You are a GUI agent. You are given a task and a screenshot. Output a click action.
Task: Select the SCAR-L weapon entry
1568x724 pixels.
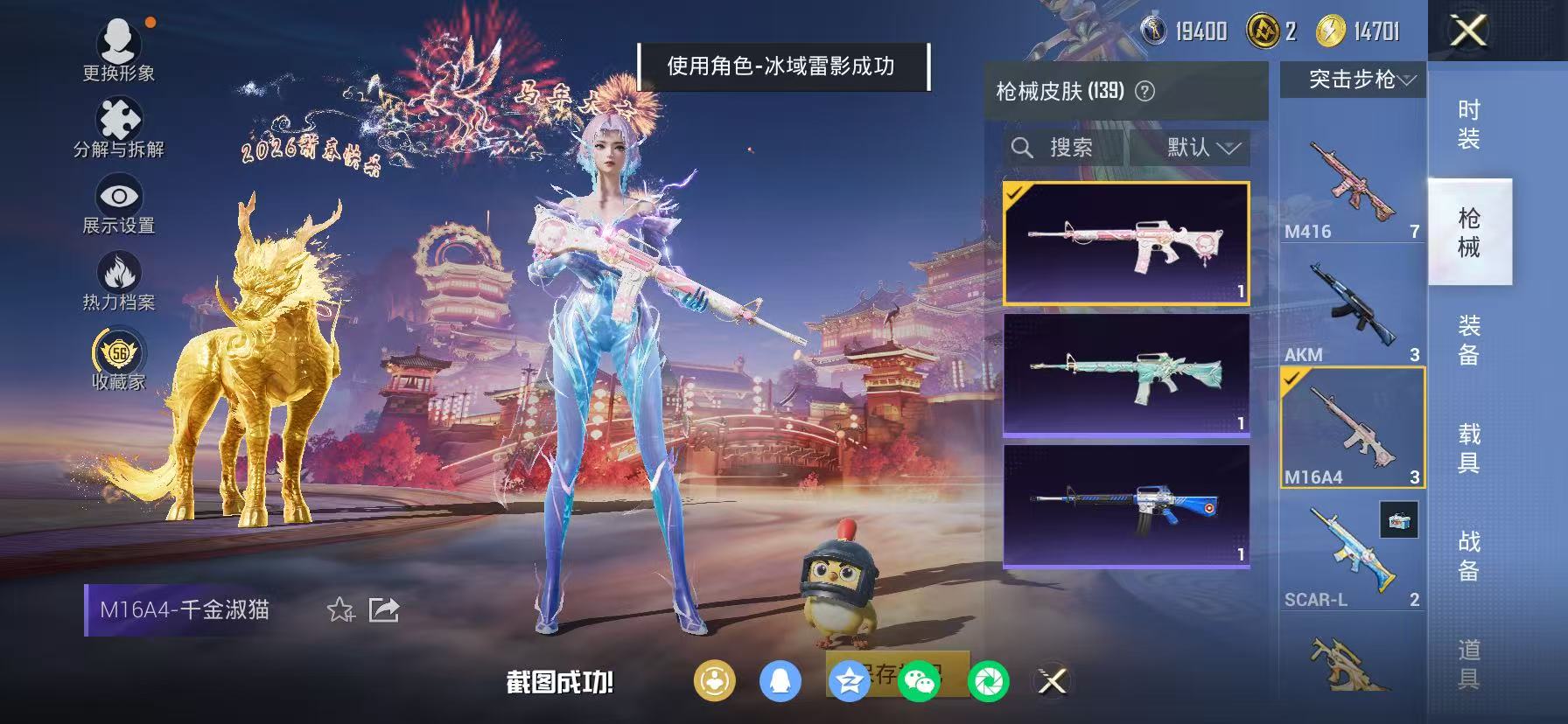(x=1351, y=549)
